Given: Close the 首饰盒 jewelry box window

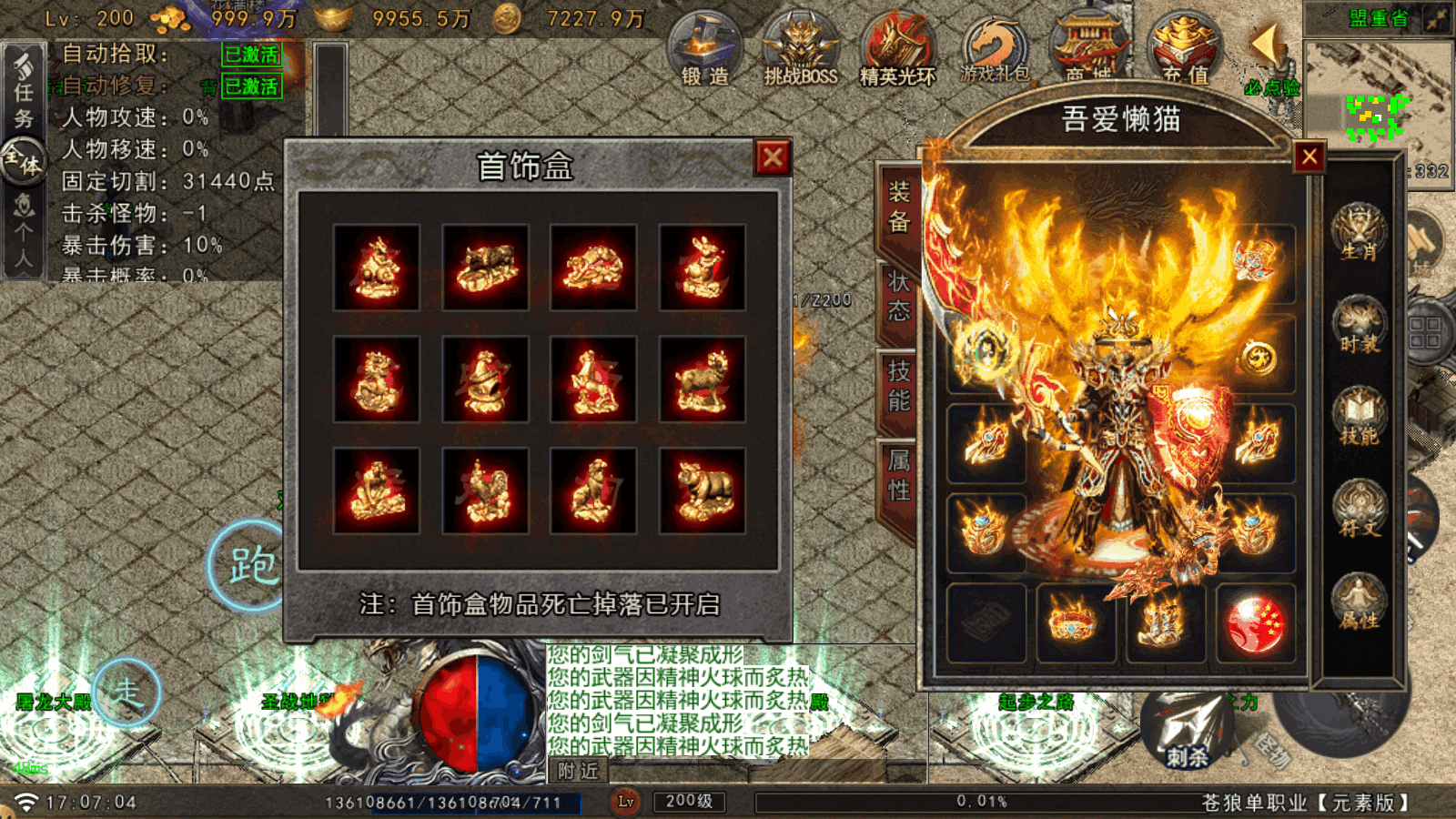Looking at the screenshot, I should (x=773, y=158).
